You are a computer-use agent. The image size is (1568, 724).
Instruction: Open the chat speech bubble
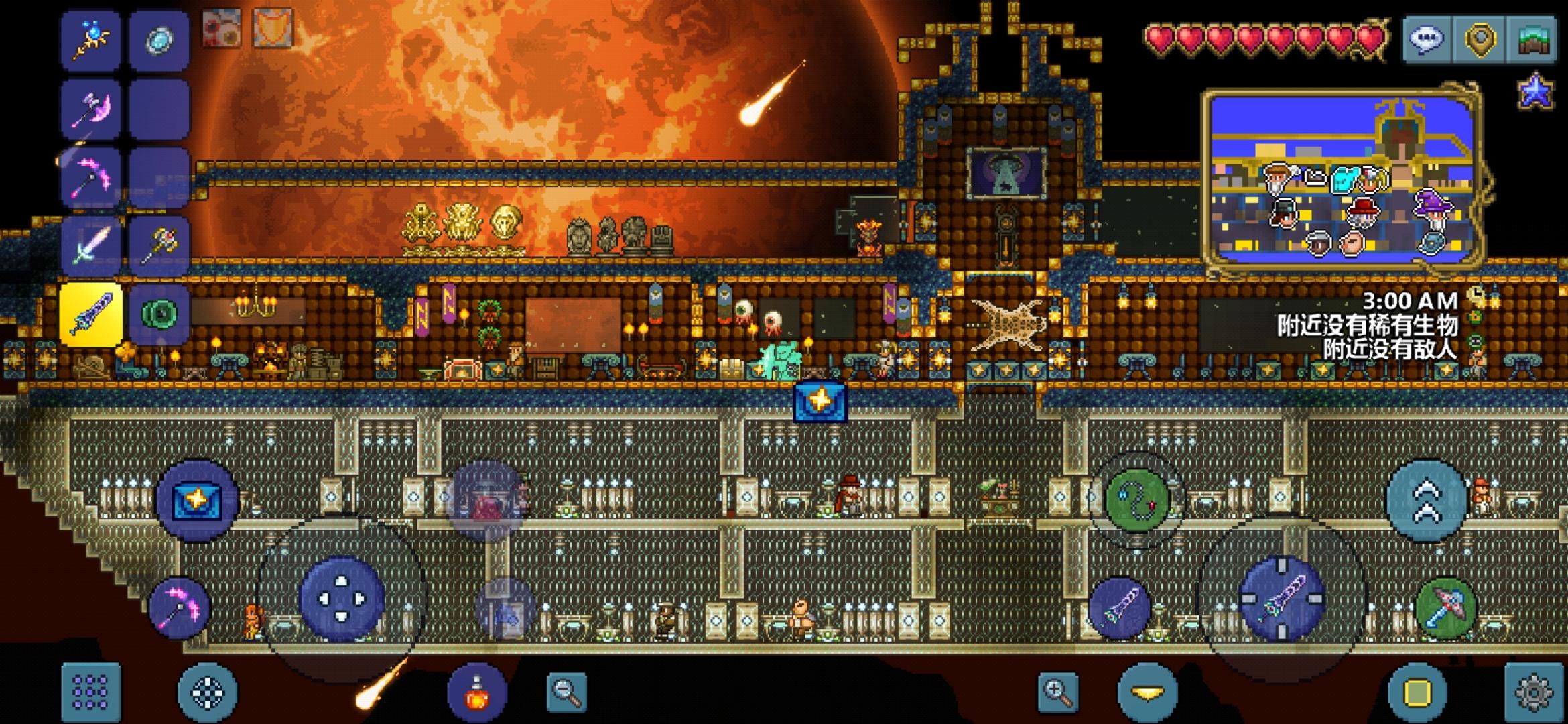pyautogui.click(x=1426, y=40)
